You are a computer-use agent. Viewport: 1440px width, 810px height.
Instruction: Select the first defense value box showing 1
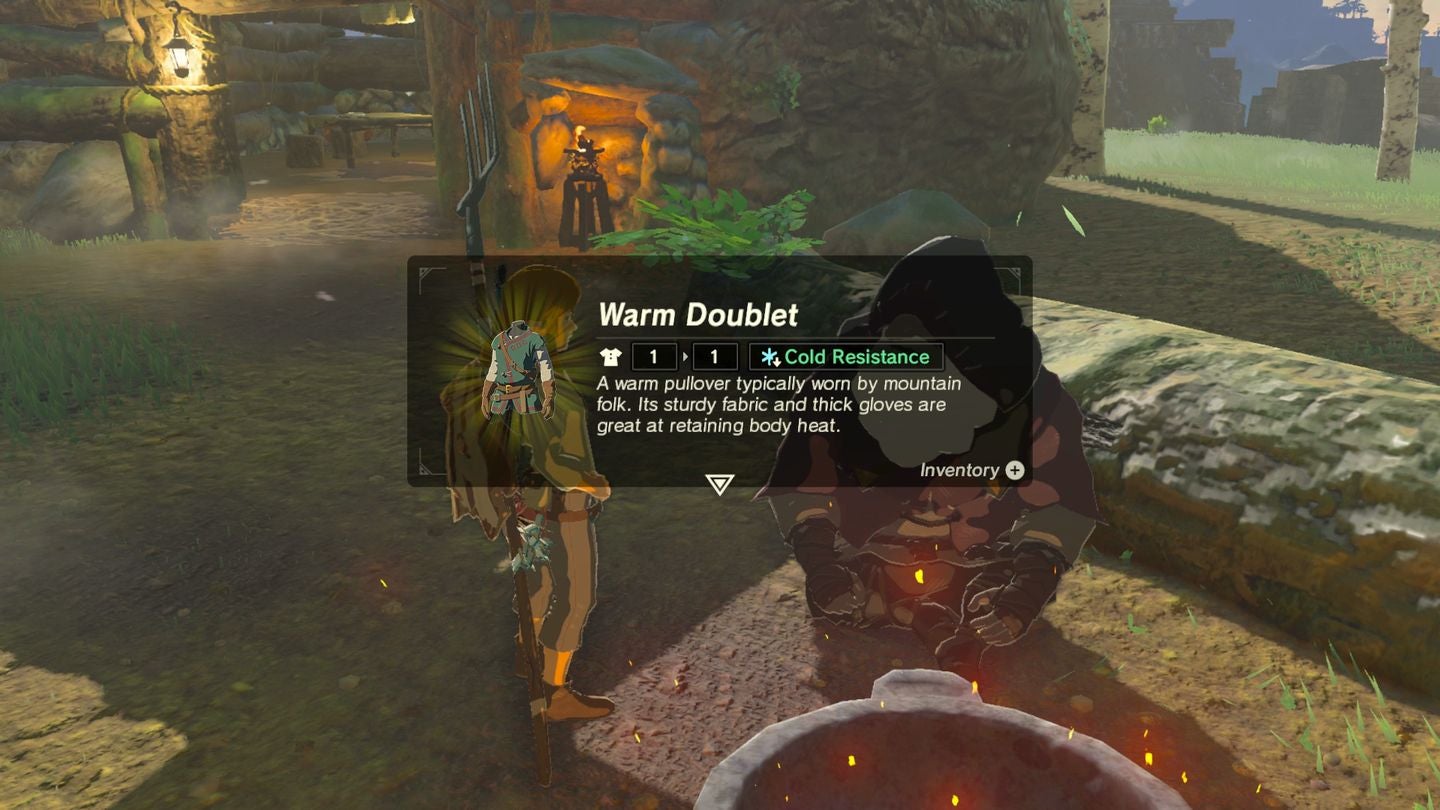(652, 357)
